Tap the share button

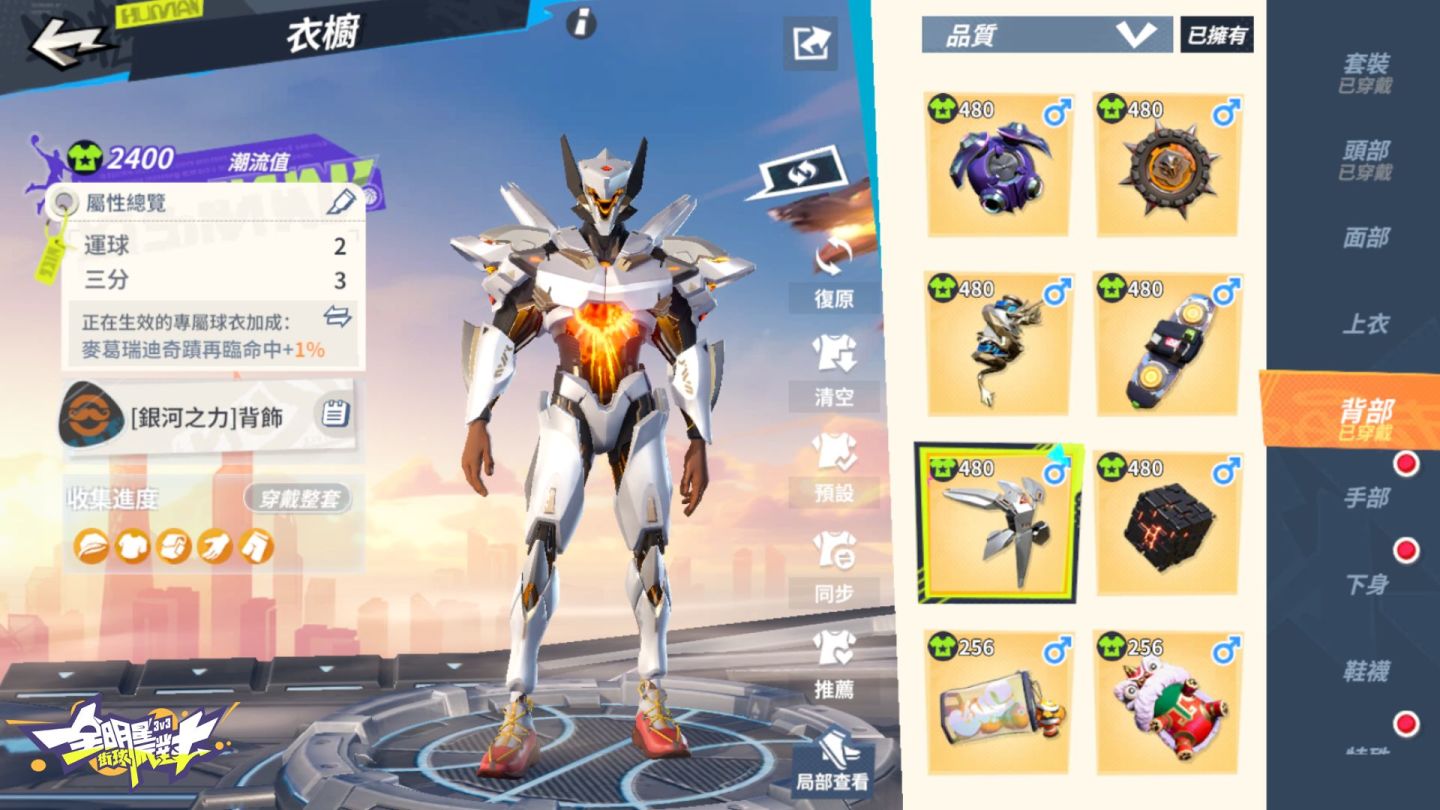[809, 43]
